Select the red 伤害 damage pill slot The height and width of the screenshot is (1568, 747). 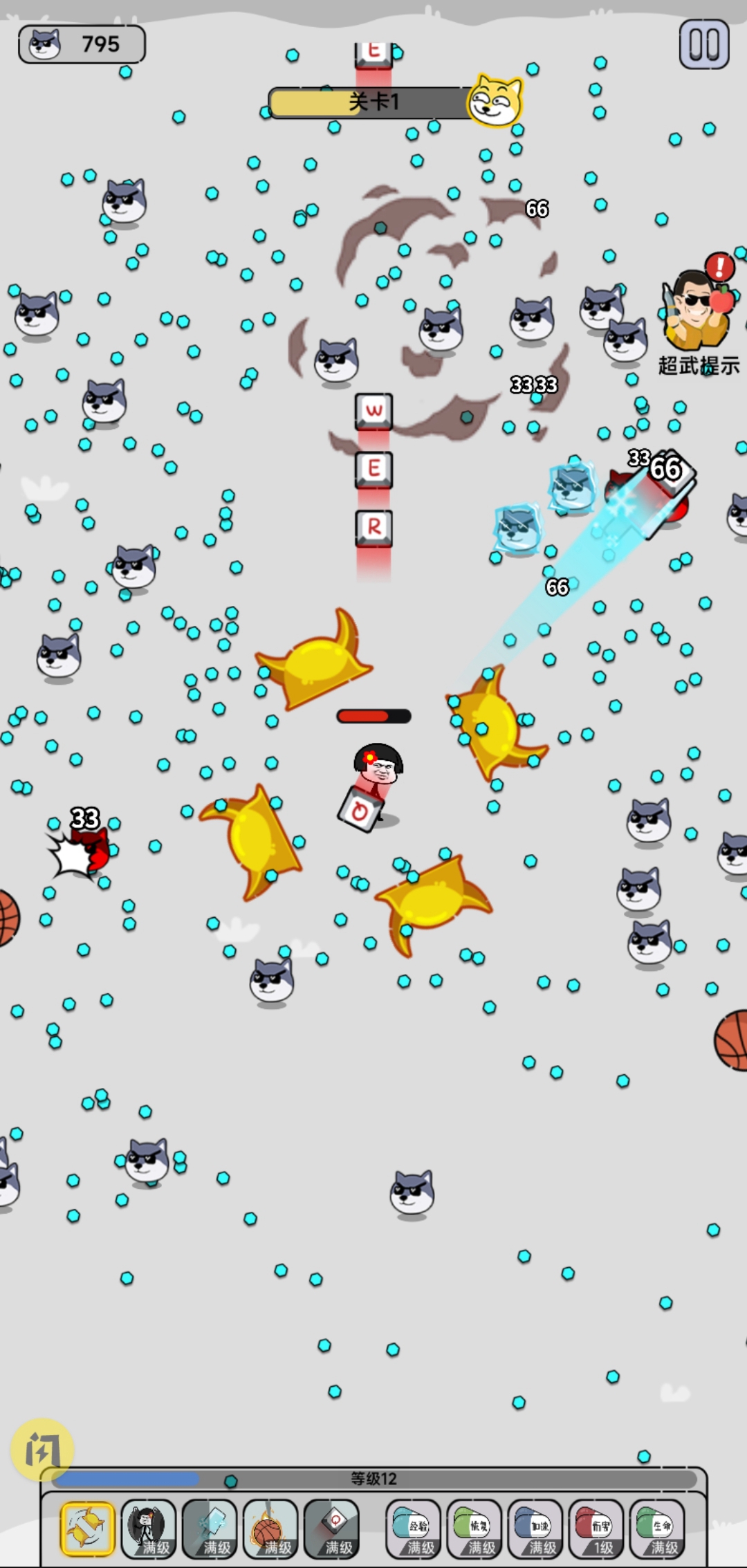tap(596, 1529)
